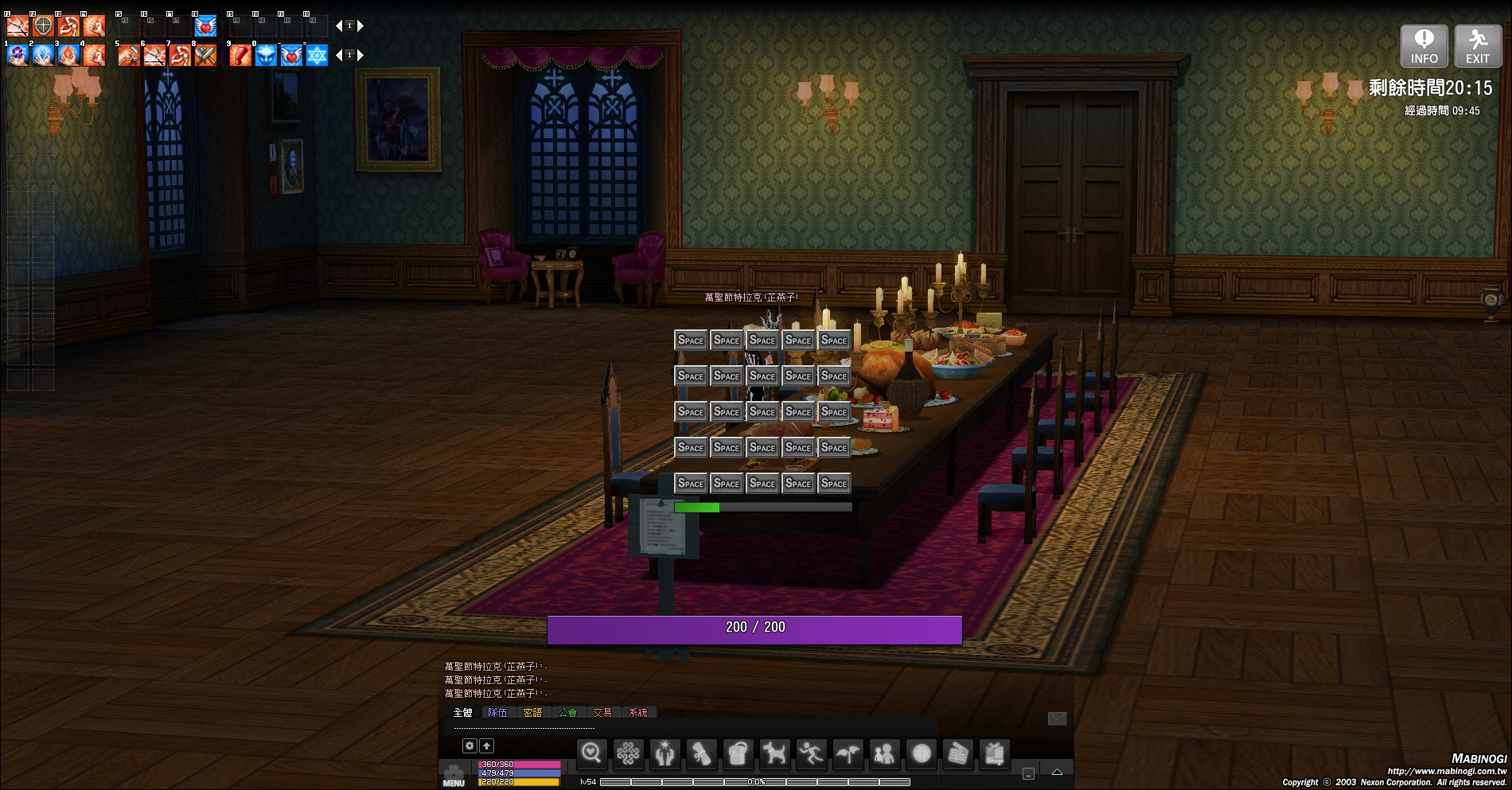Screen dimensions: 1512x790
Task: Open the two-people friends icon
Action: click(884, 753)
